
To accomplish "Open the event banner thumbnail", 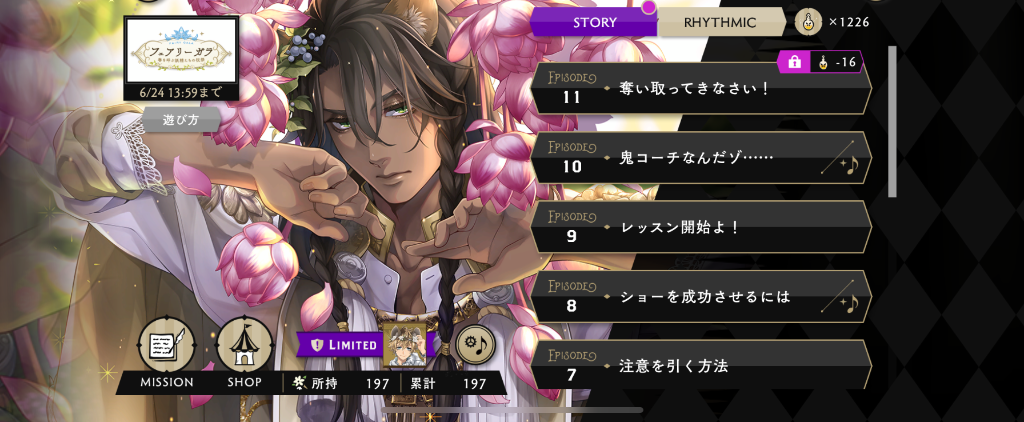I will click(x=181, y=52).
